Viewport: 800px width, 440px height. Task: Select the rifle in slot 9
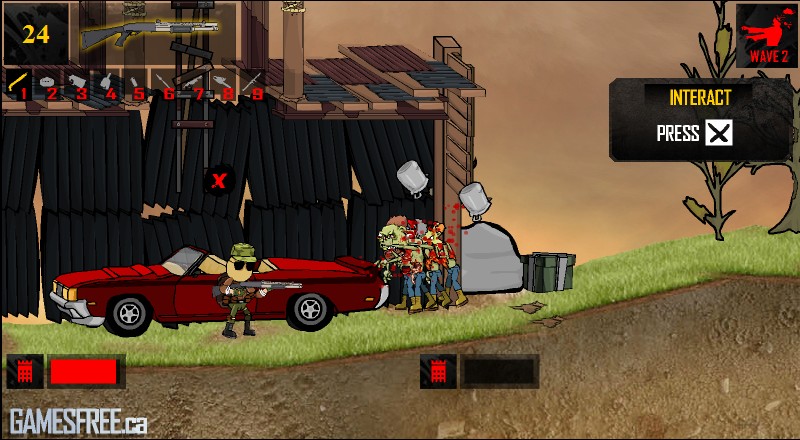tap(253, 83)
